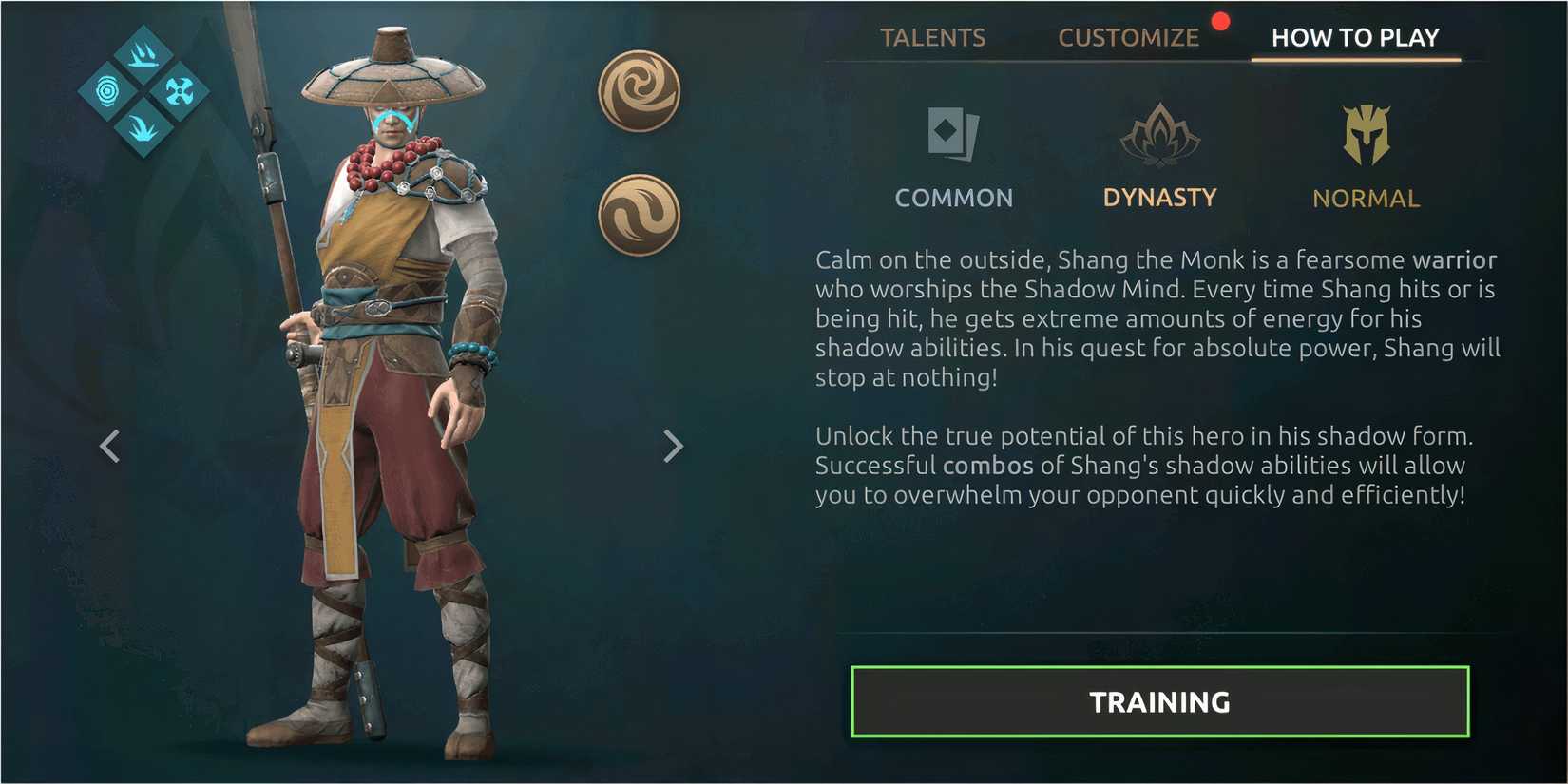Select the NORMAL helmet difficulty icon
The width and height of the screenshot is (1568, 784).
[1366, 133]
